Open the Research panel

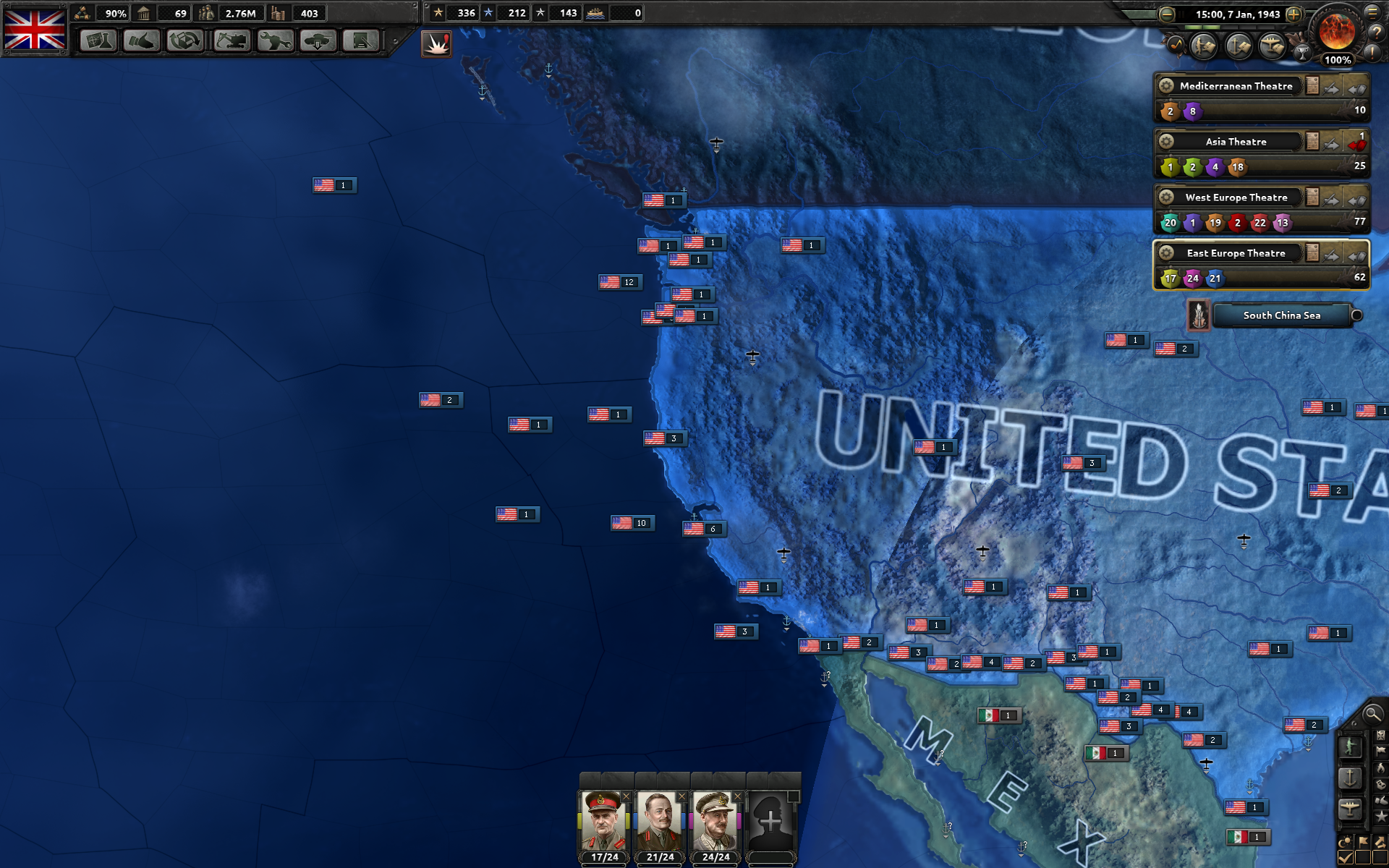98,41
